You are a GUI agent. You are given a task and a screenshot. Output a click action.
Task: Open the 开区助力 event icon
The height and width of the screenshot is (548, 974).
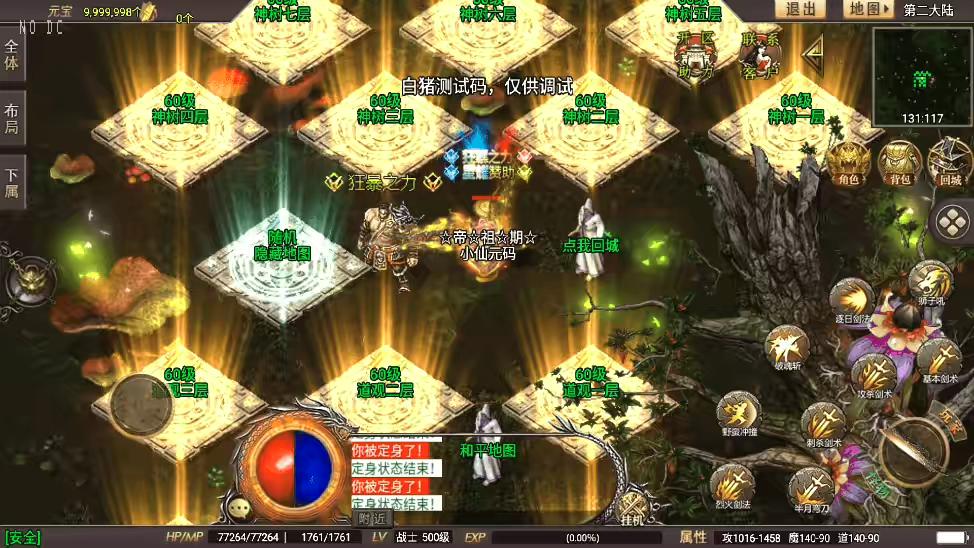[695, 55]
